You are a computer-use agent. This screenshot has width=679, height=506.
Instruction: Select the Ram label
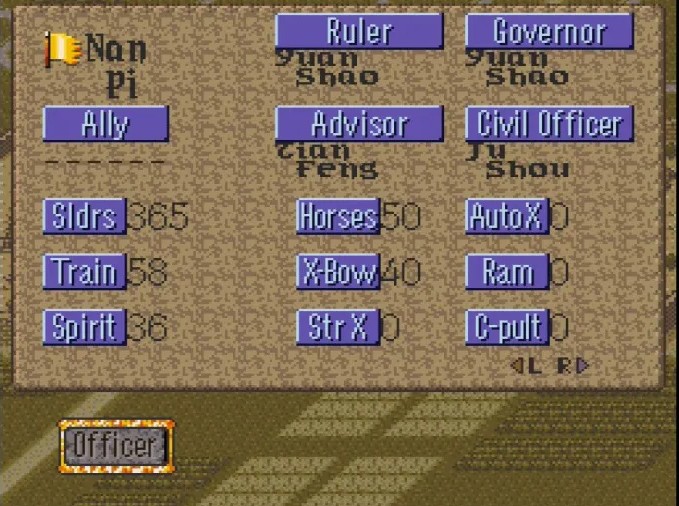pos(507,272)
